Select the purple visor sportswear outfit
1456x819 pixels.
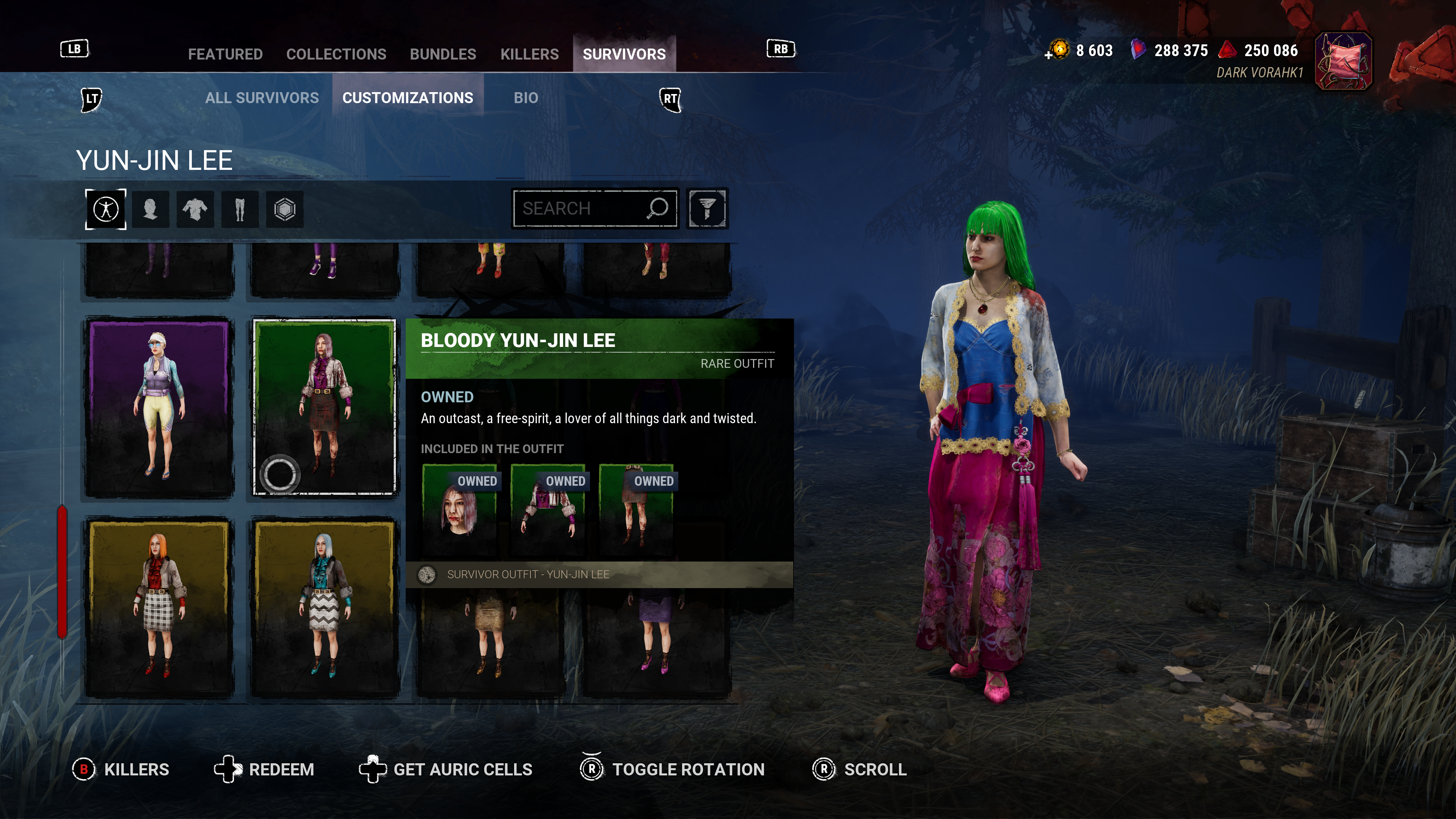coord(159,407)
